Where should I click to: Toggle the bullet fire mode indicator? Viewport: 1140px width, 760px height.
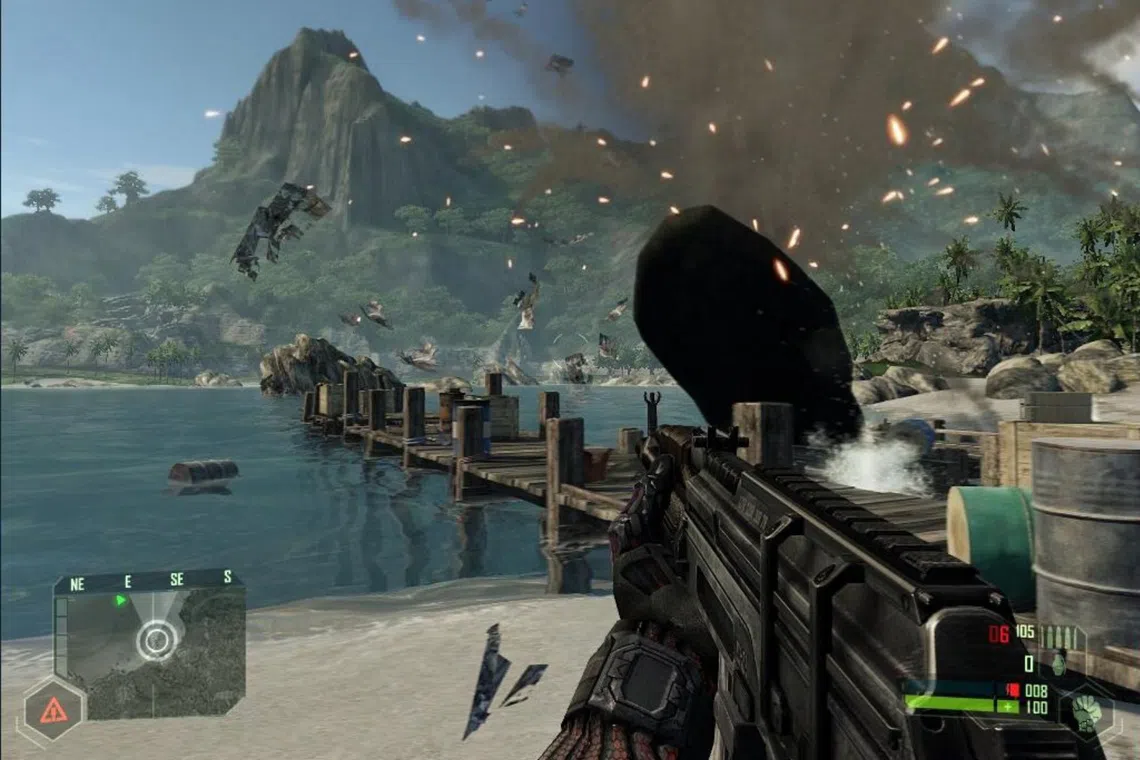tap(1060, 635)
